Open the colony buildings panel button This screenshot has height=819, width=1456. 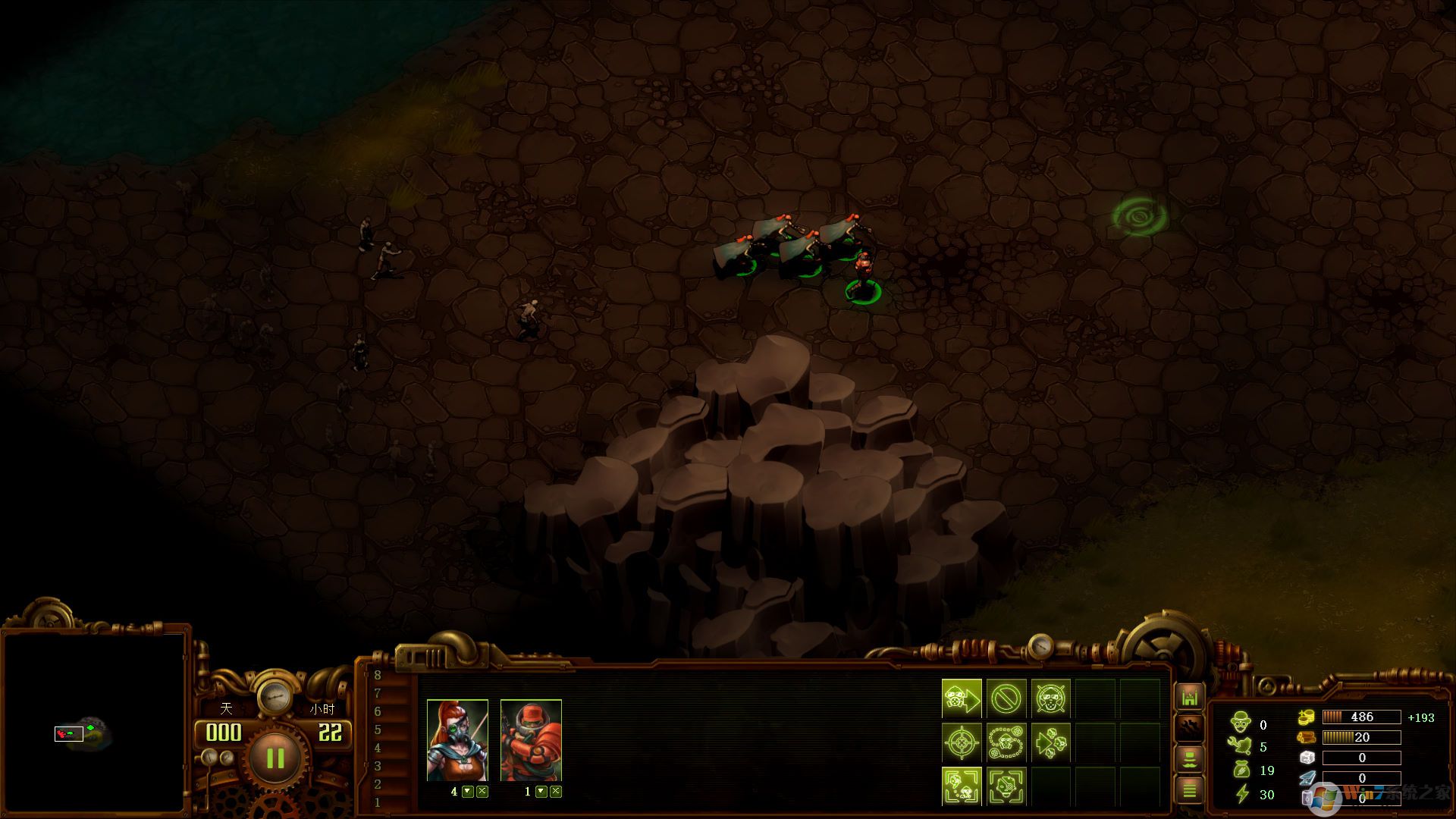coord(1189,697)
